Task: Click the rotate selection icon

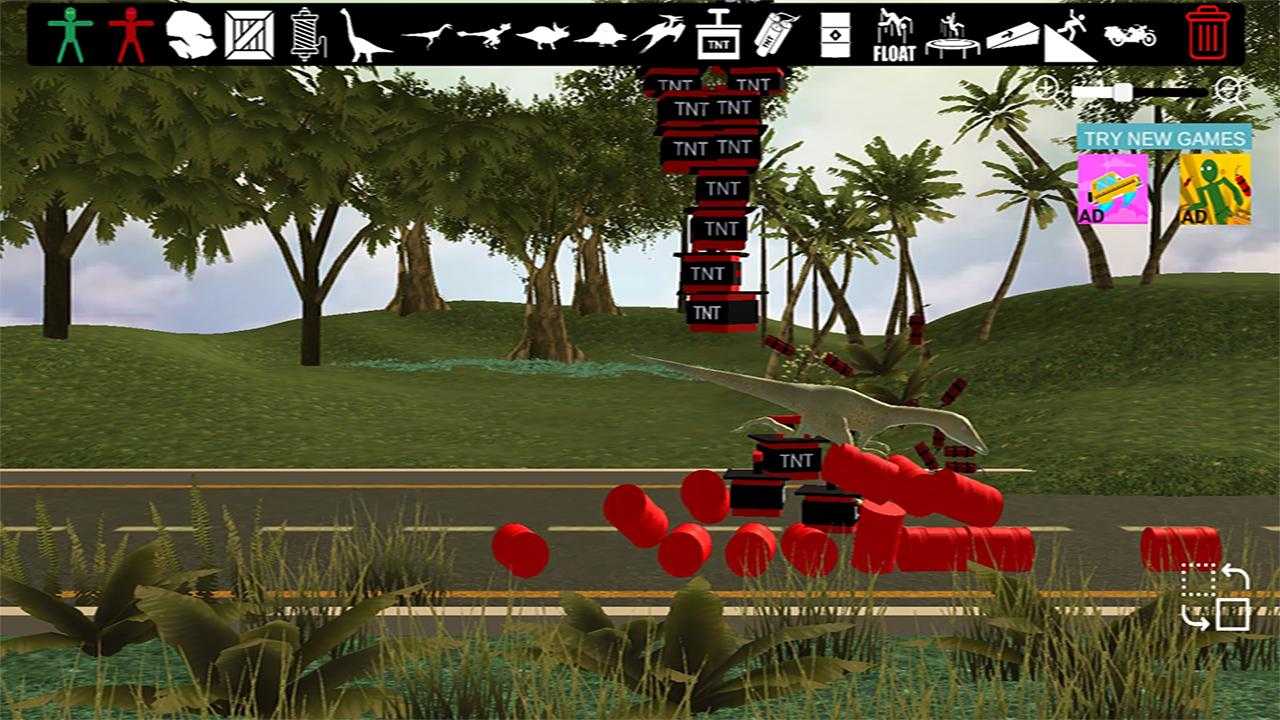Action: coord(1215,597)
